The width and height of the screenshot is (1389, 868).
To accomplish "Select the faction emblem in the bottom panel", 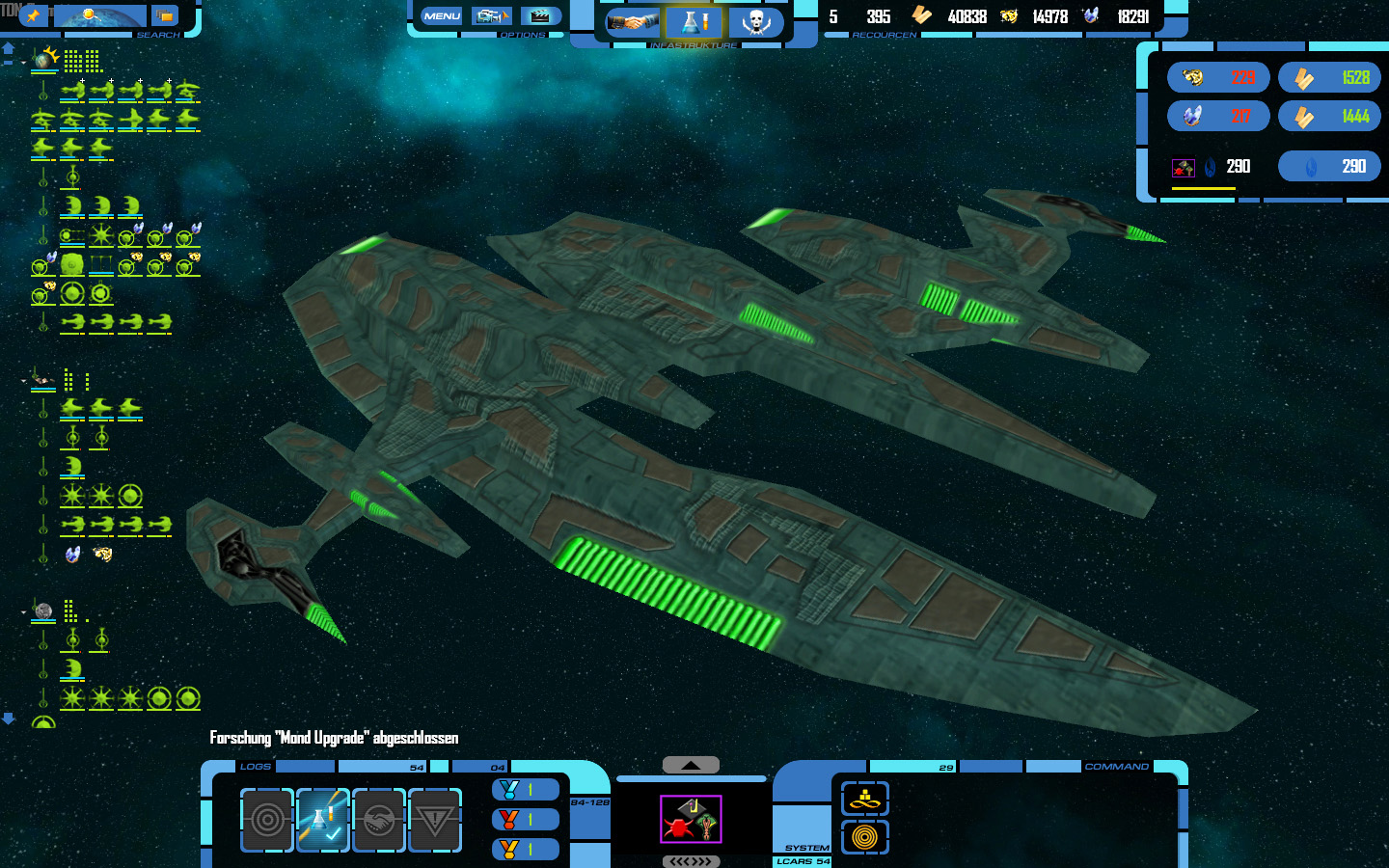I will pos(691,819).
